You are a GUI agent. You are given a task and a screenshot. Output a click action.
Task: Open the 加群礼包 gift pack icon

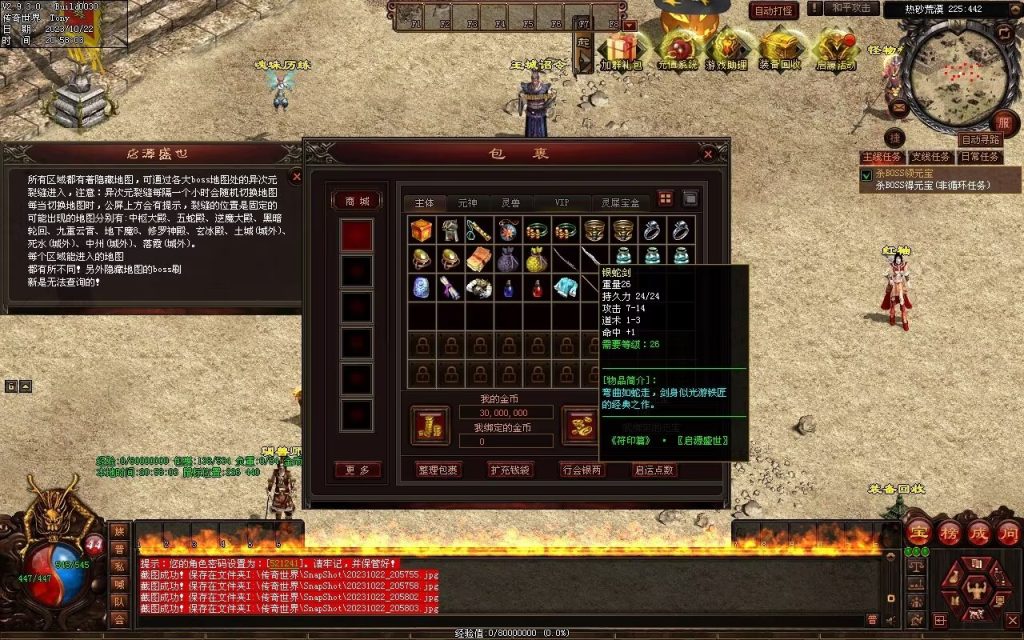[621, 50]
